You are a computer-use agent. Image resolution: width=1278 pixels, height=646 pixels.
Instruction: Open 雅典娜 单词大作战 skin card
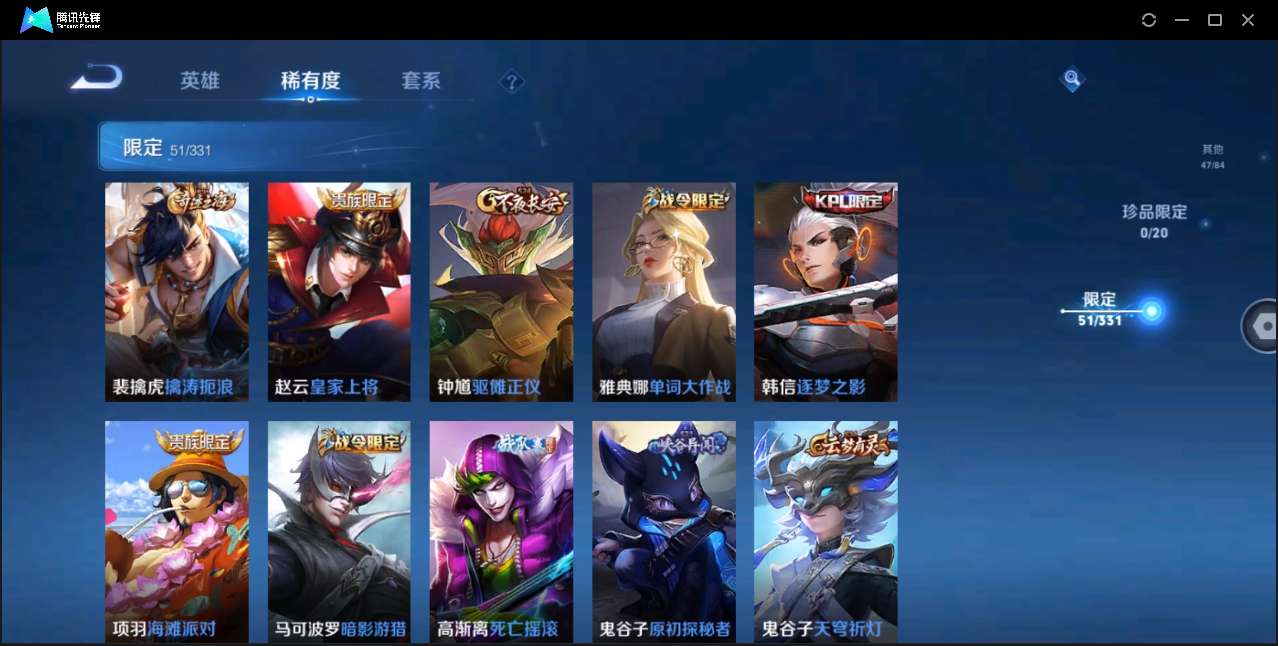(664, 292)
